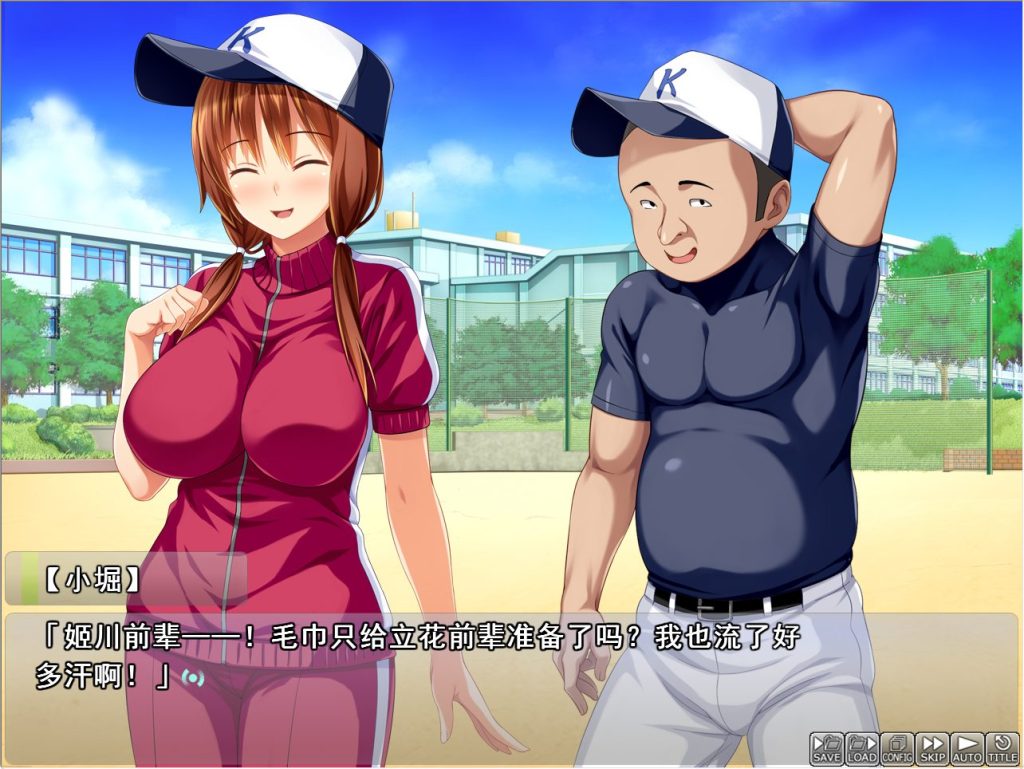
Task: Return to the TITLE screen
Action: click(1002, 748)
